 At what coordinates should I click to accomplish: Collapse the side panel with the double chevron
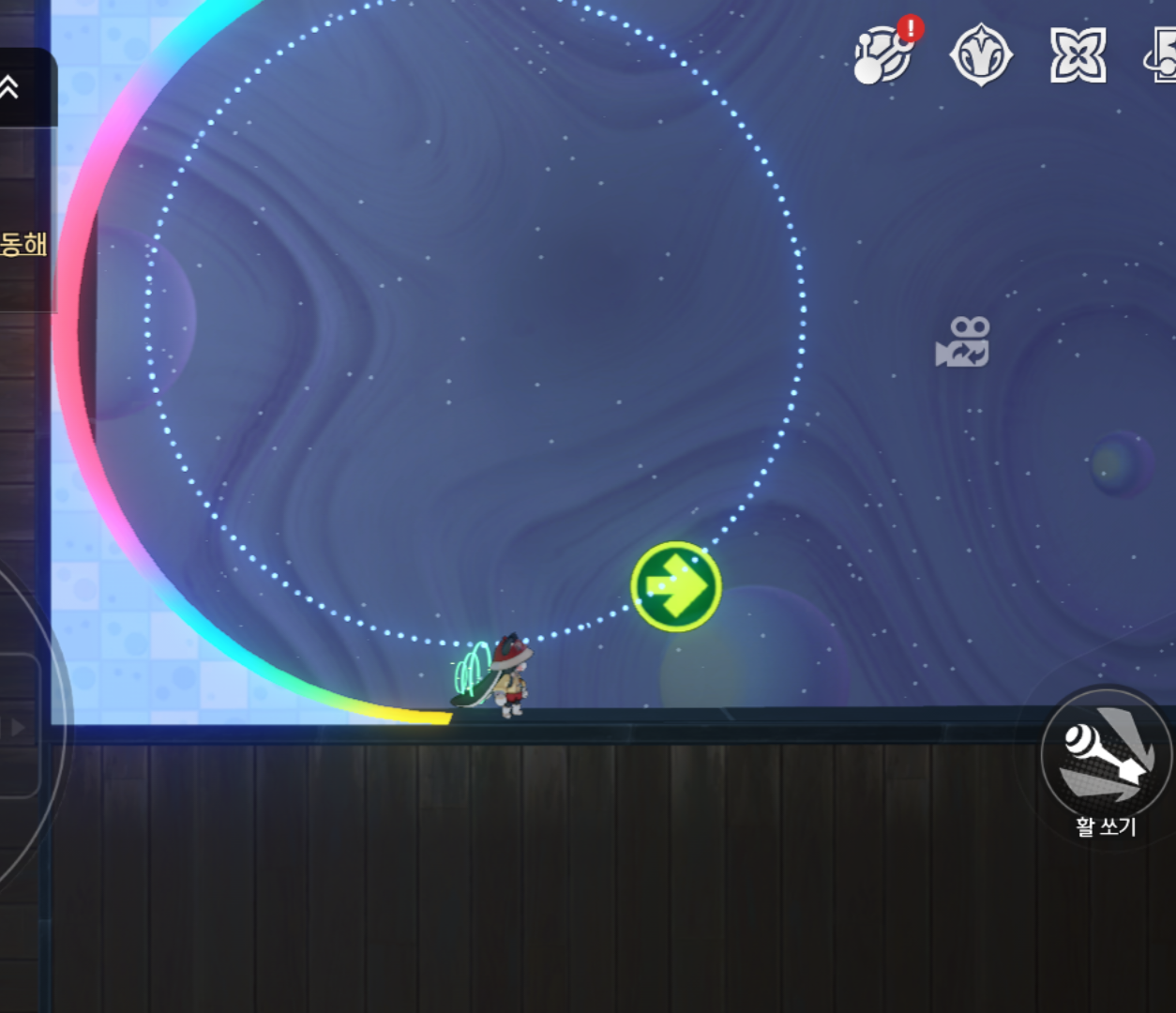9,87
